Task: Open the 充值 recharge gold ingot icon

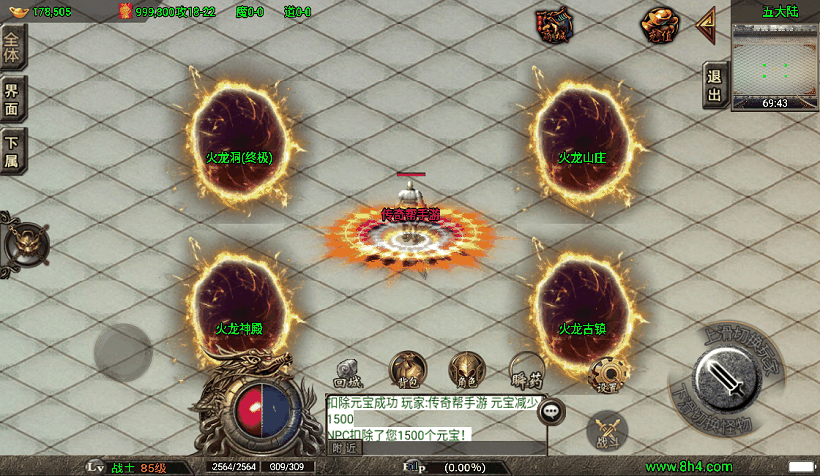Action: tap(660, 25)
